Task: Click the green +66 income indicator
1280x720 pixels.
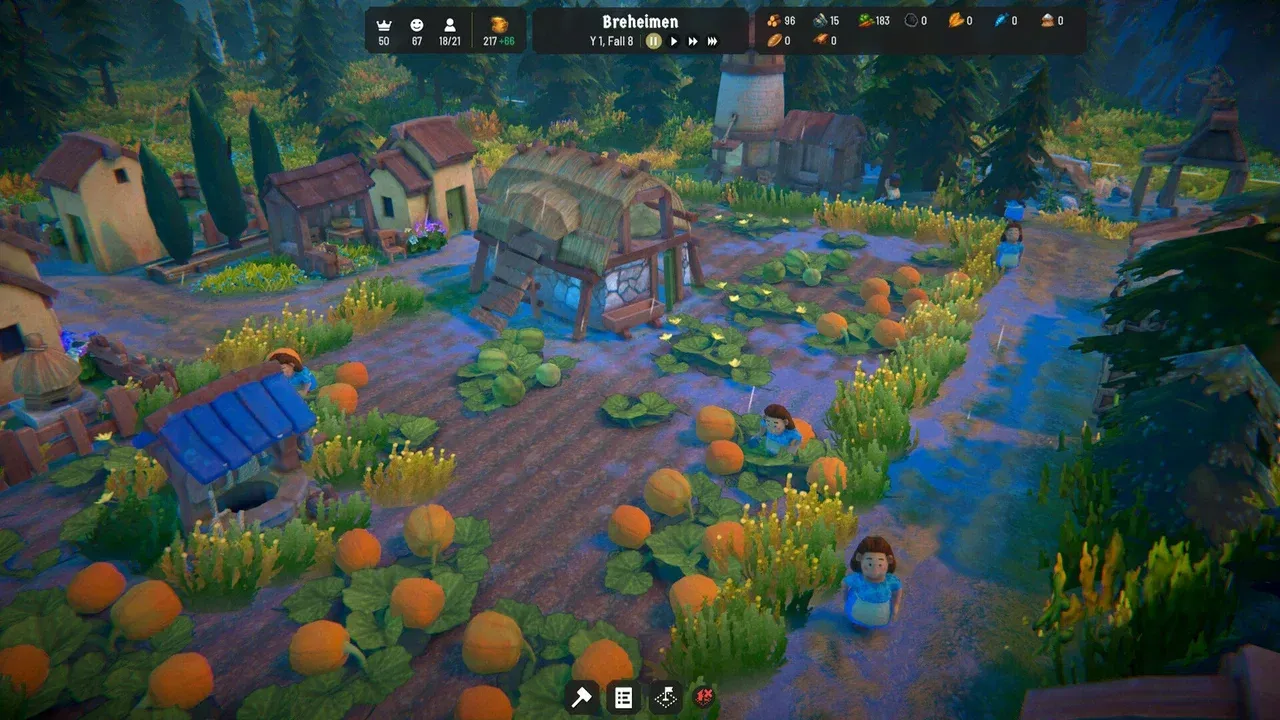Action: 509,42
